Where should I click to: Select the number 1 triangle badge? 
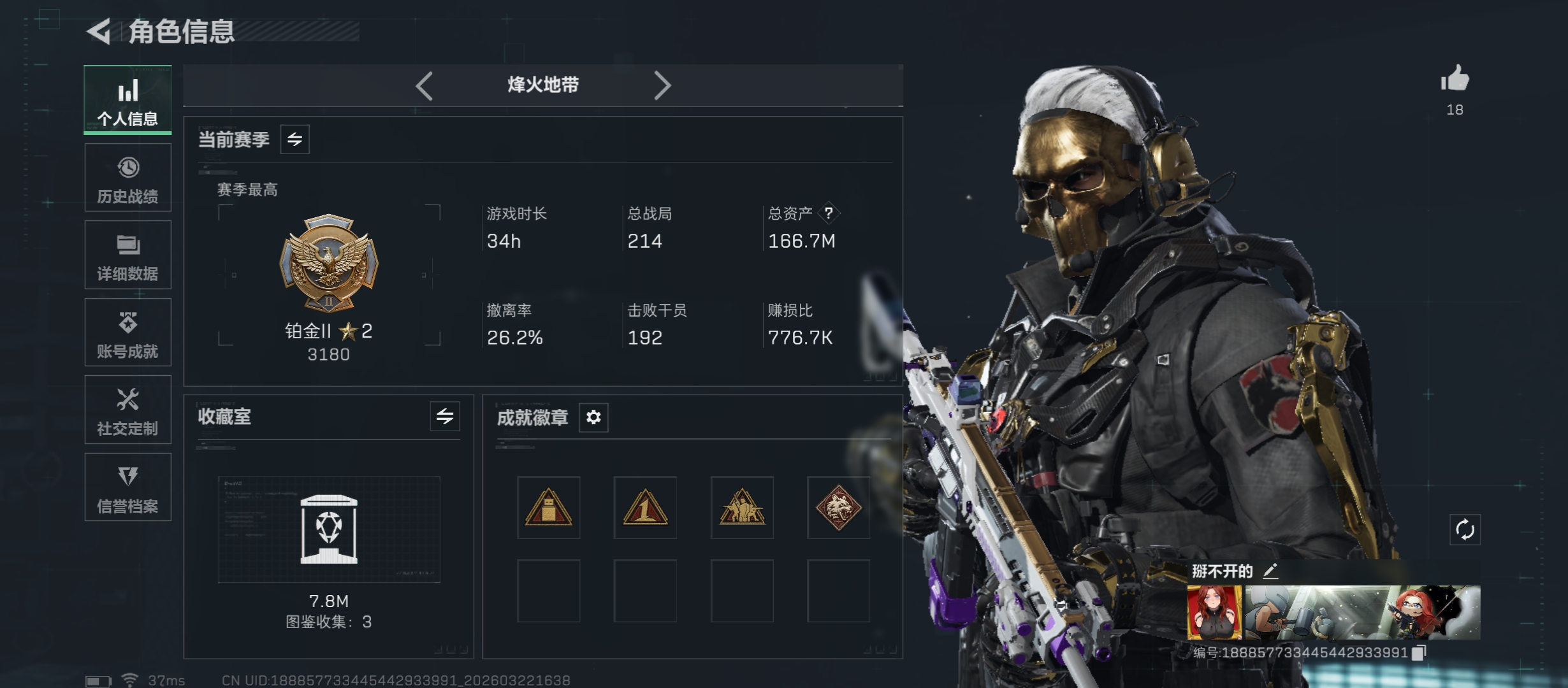coord(645,508)
